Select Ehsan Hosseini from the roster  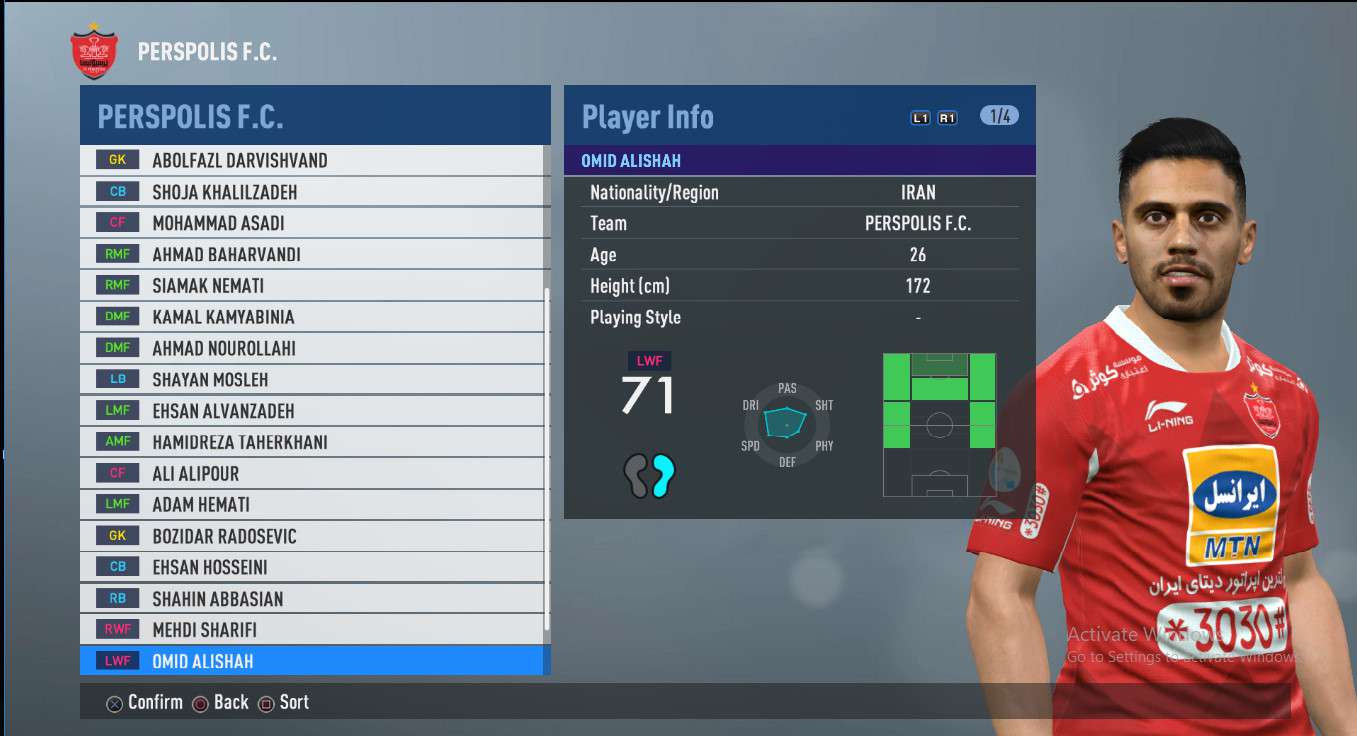pyautogui.click(x=312, y=568)
